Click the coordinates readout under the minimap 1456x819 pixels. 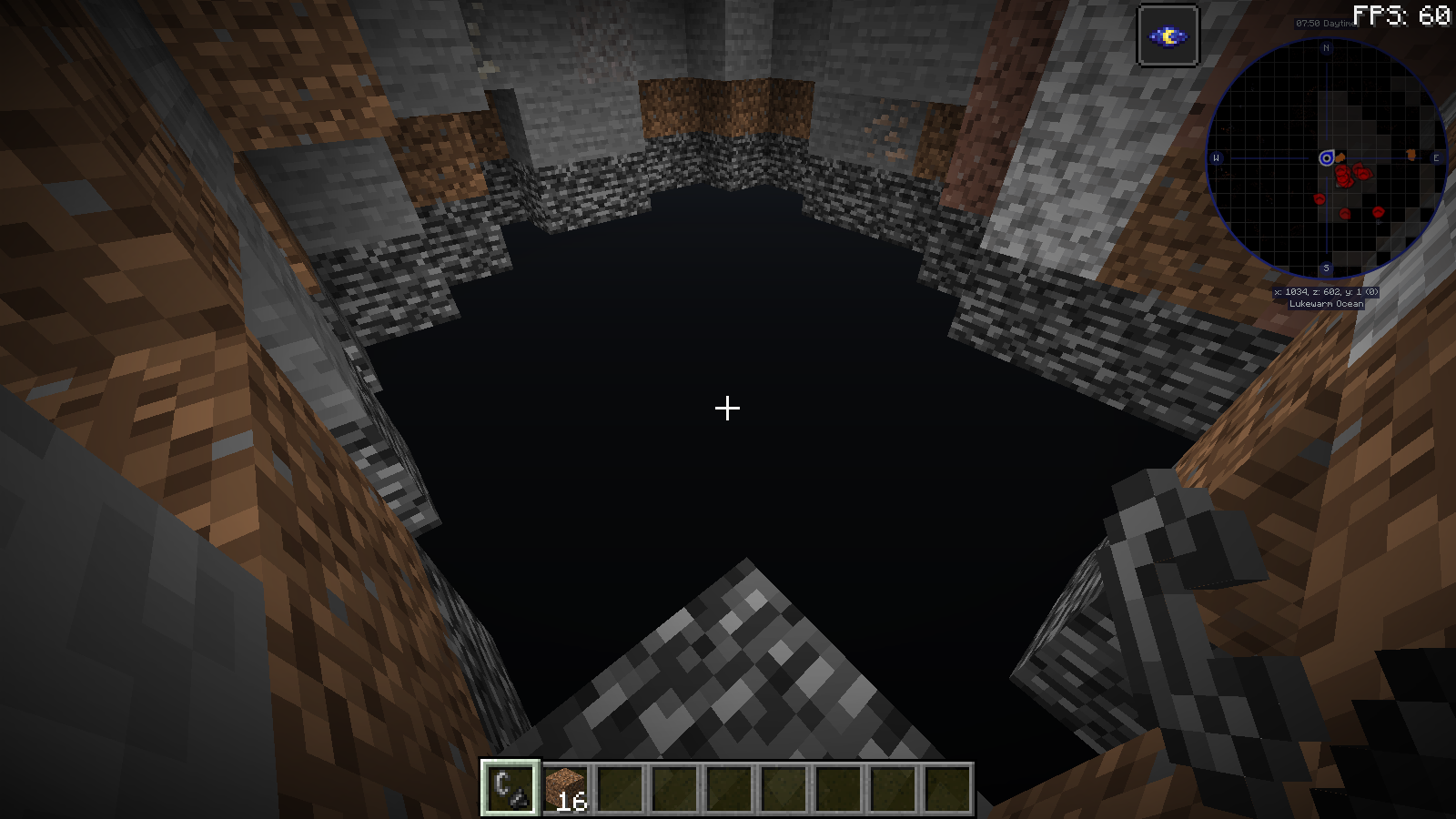pyautogui.click(x=1327, y=293)
